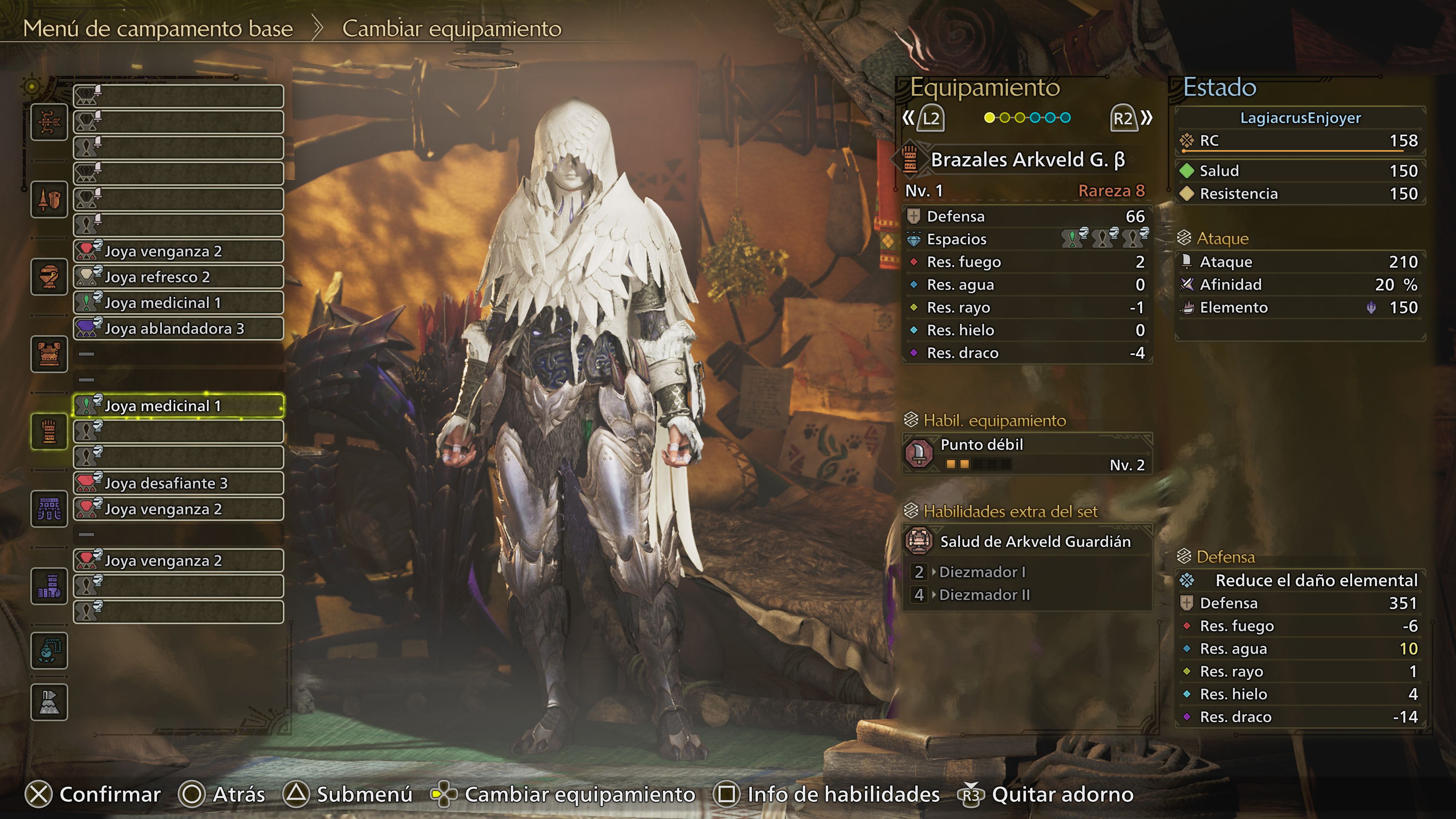The image size is (1456, 819).
Task: Select the waist equipment slot icon
Action: pos(49,508)
